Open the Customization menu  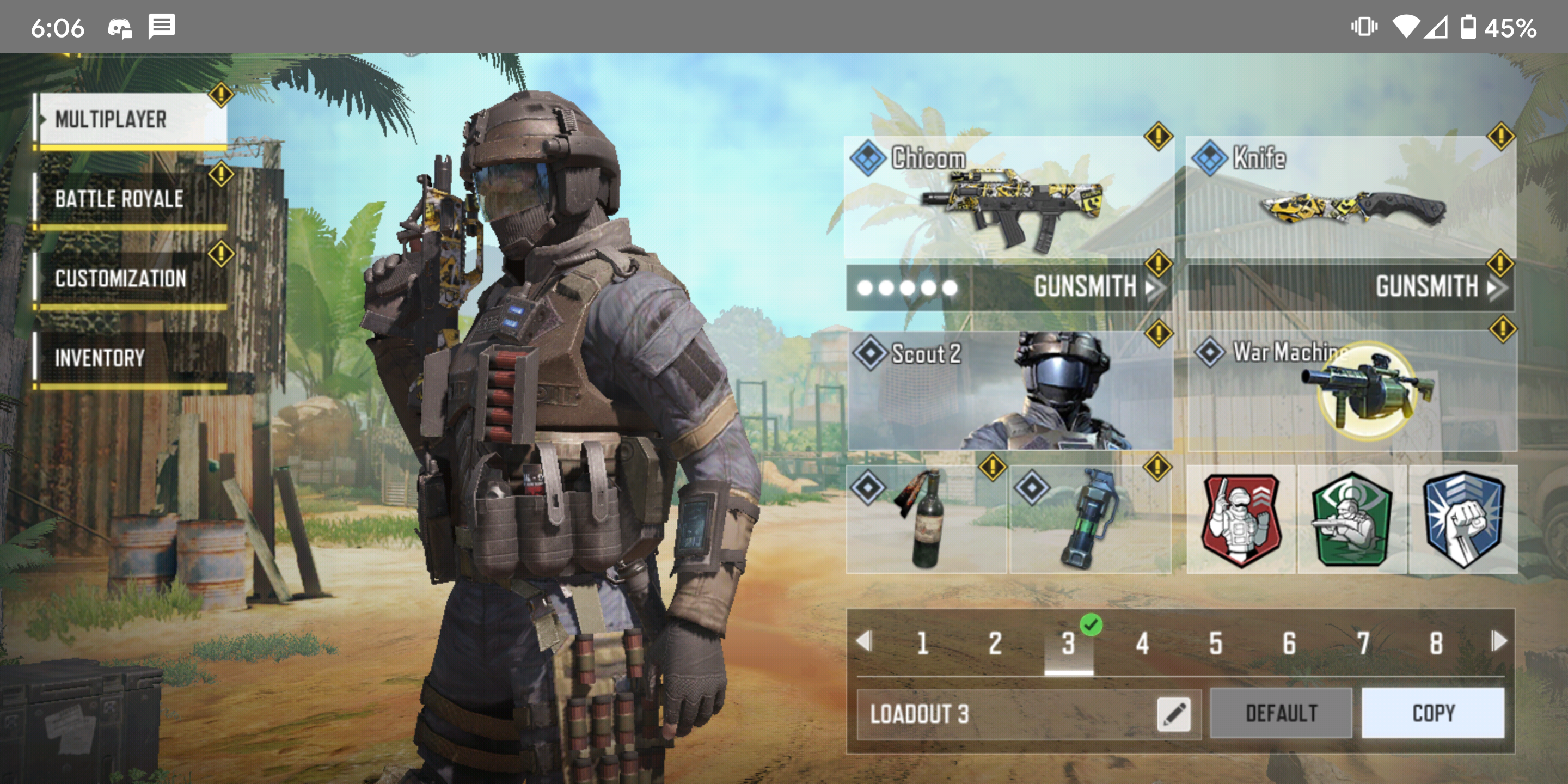[x=131, y=279]
